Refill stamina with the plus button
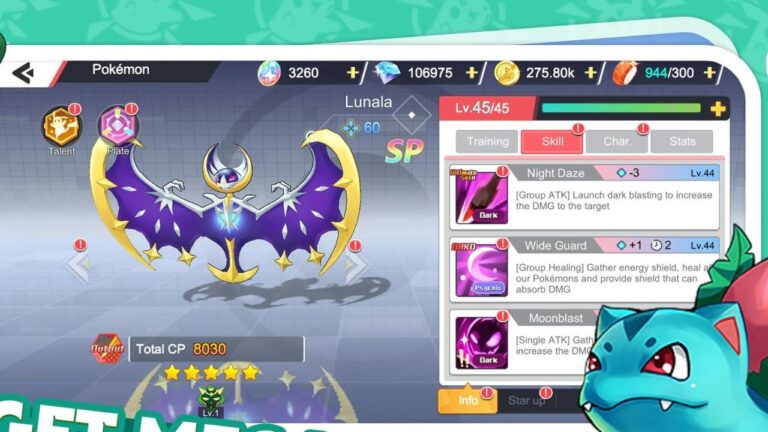 [712, 73]
